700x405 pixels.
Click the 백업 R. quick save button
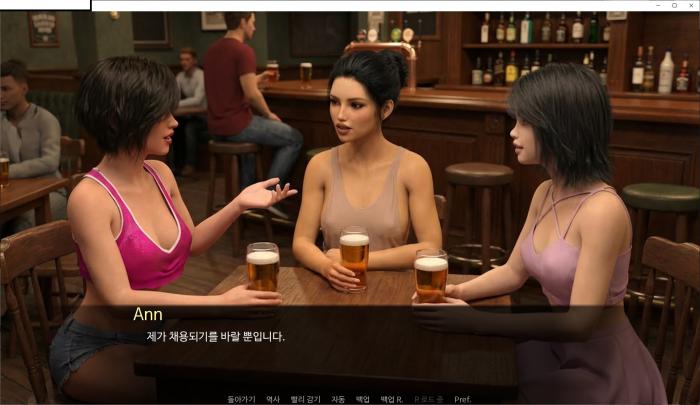click(391, 399)
